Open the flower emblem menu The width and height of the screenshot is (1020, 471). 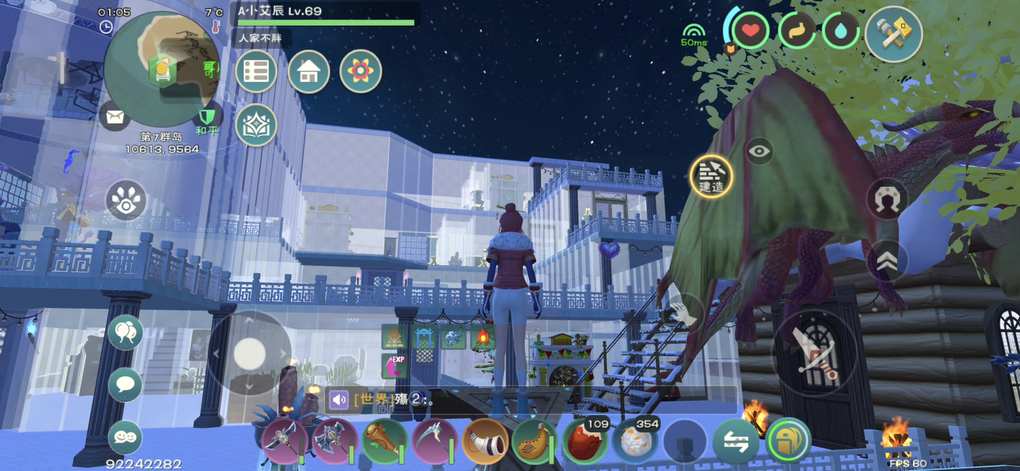pos(360,71)
